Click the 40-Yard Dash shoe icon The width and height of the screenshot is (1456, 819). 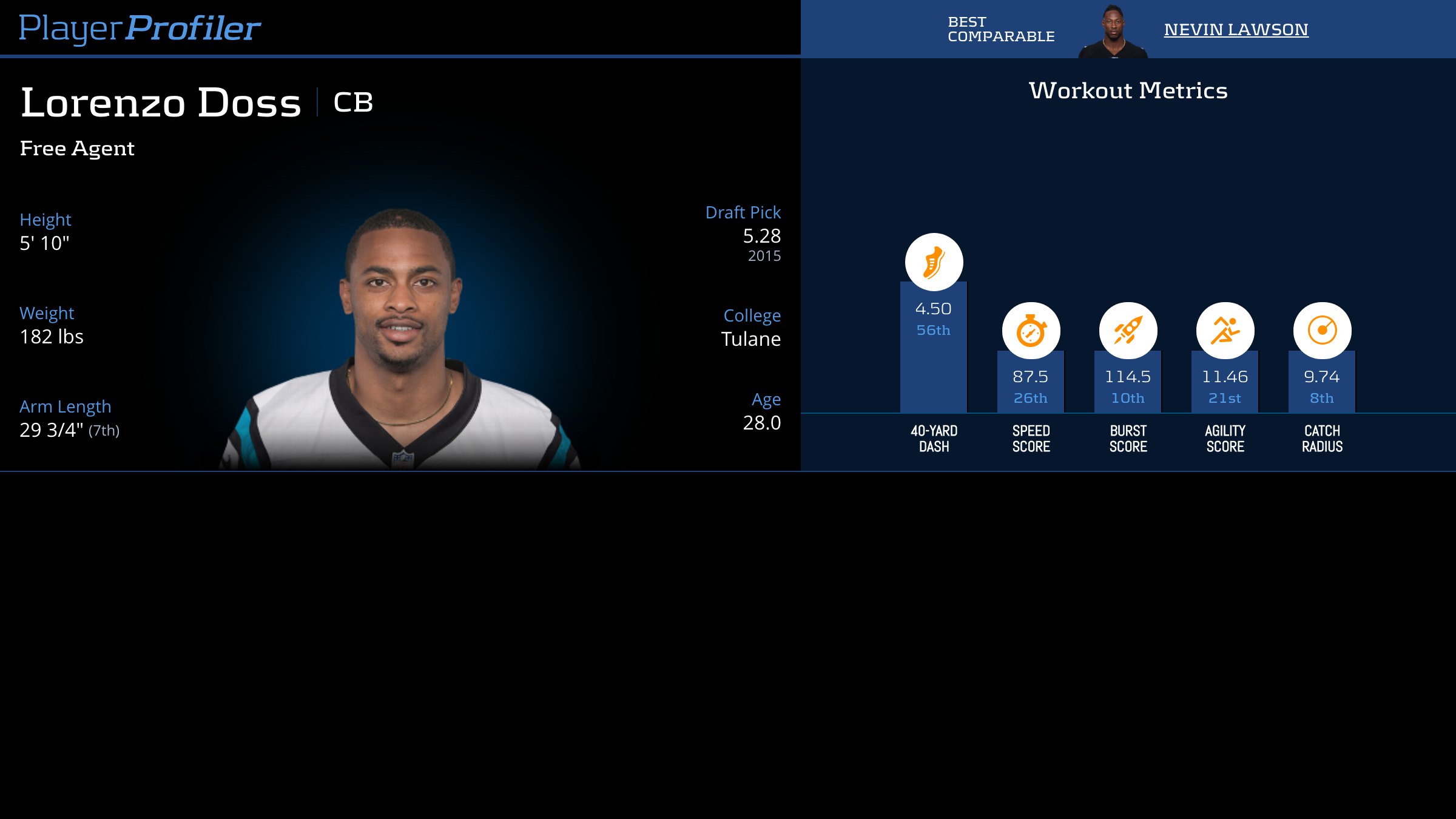934,262
